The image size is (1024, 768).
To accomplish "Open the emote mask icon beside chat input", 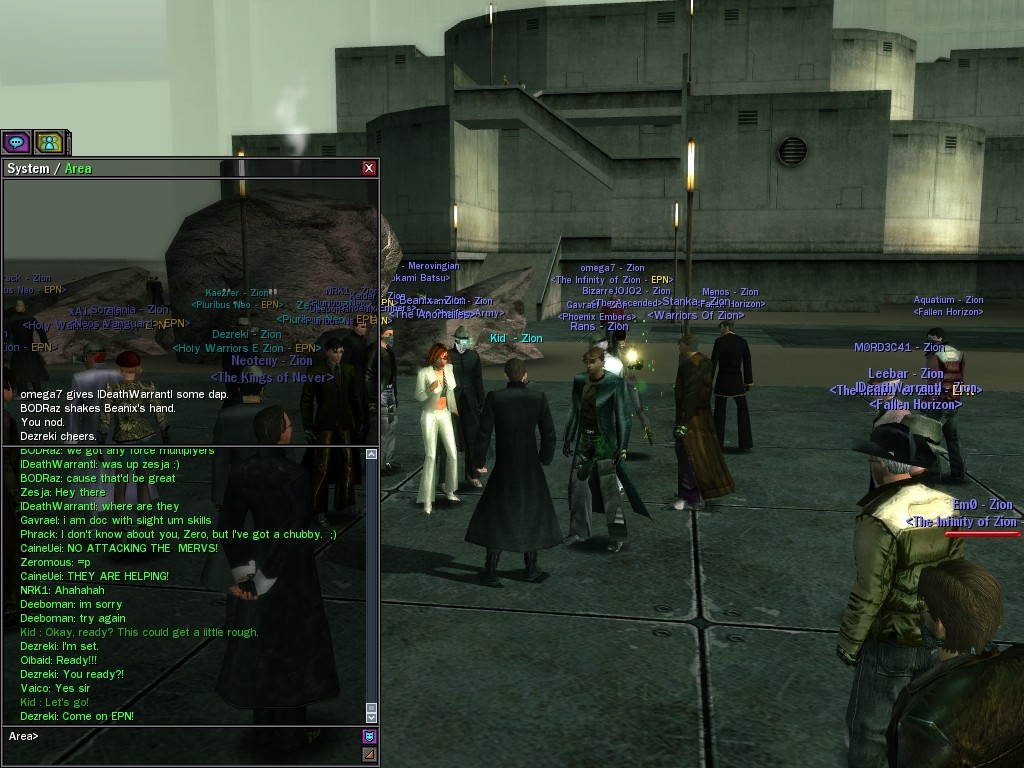I will [369, 736].
